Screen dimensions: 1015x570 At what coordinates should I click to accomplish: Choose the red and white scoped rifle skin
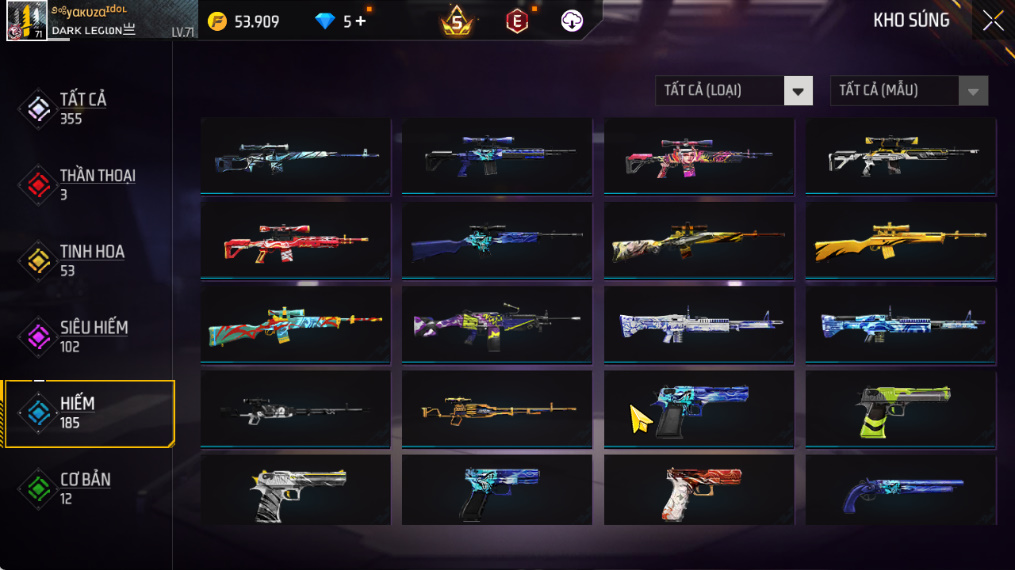295,242
